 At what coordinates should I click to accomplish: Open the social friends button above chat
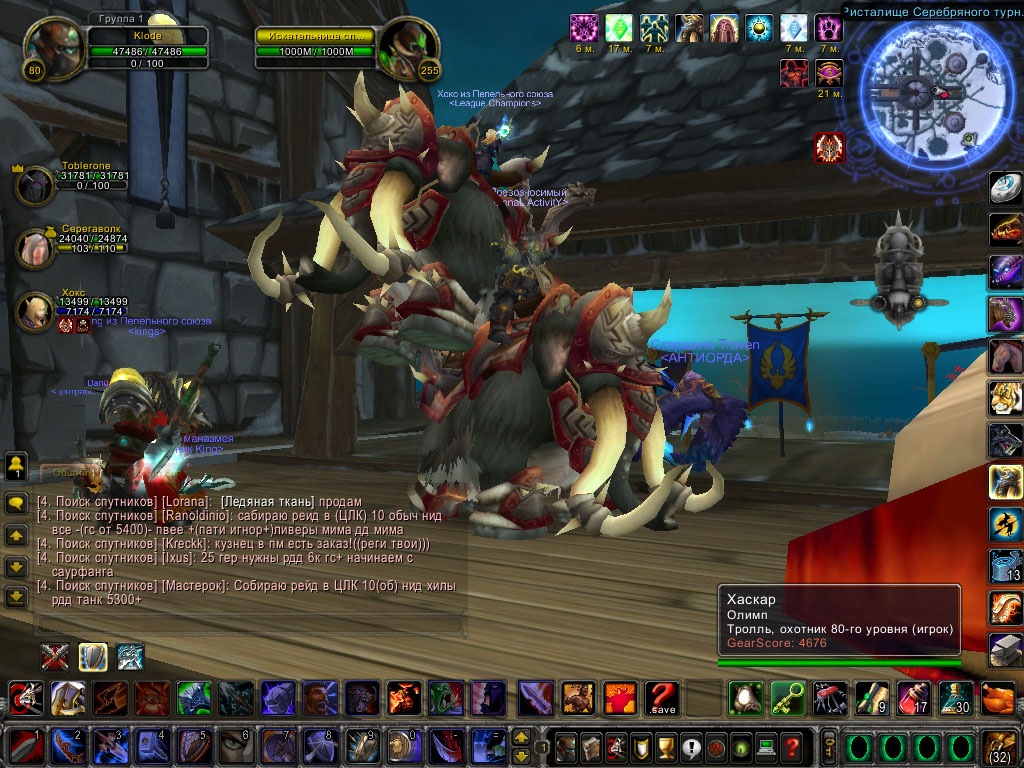pyautogui.click(x=16, y=465)
